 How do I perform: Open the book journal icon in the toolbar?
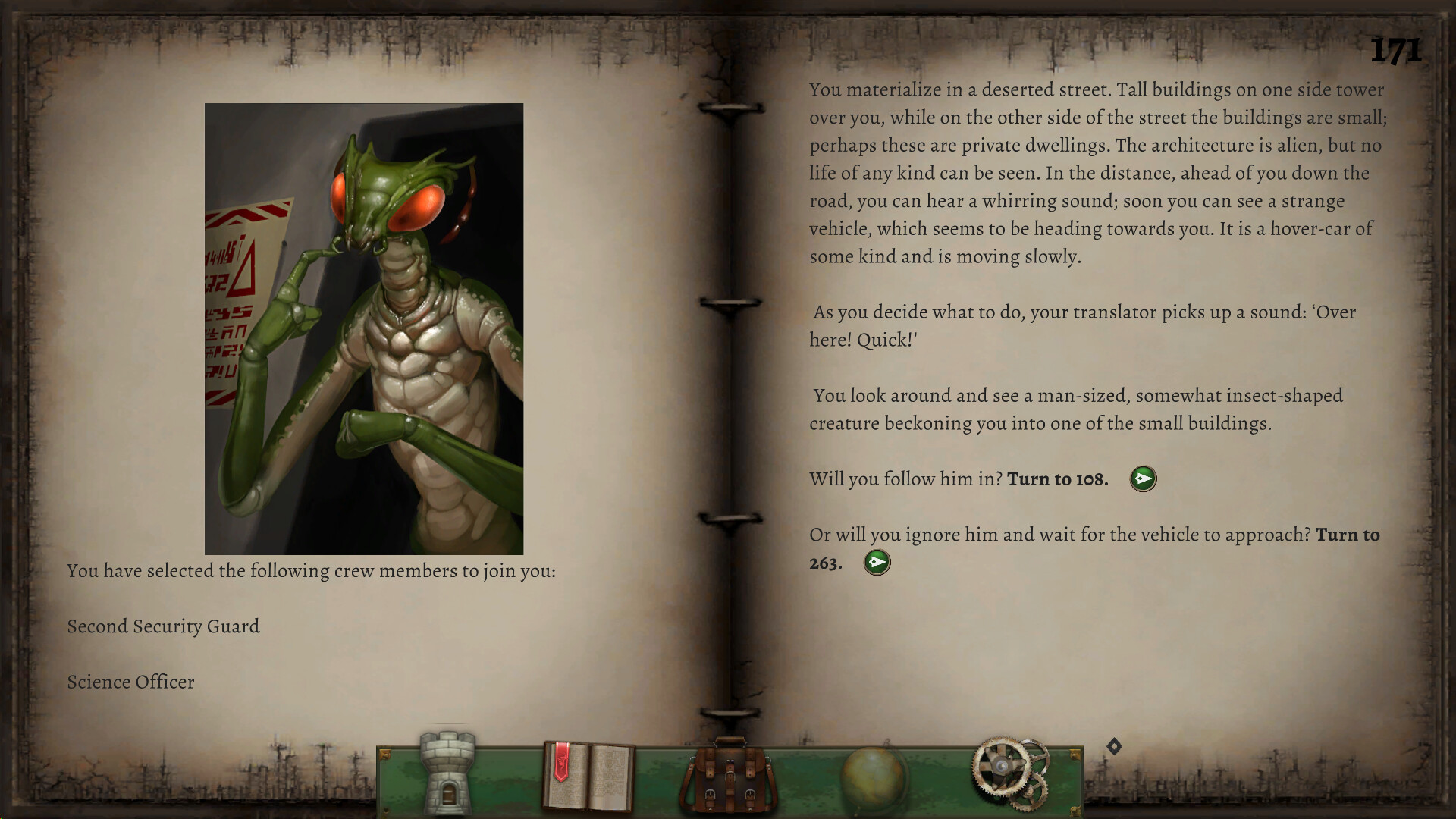coord(590,775)
